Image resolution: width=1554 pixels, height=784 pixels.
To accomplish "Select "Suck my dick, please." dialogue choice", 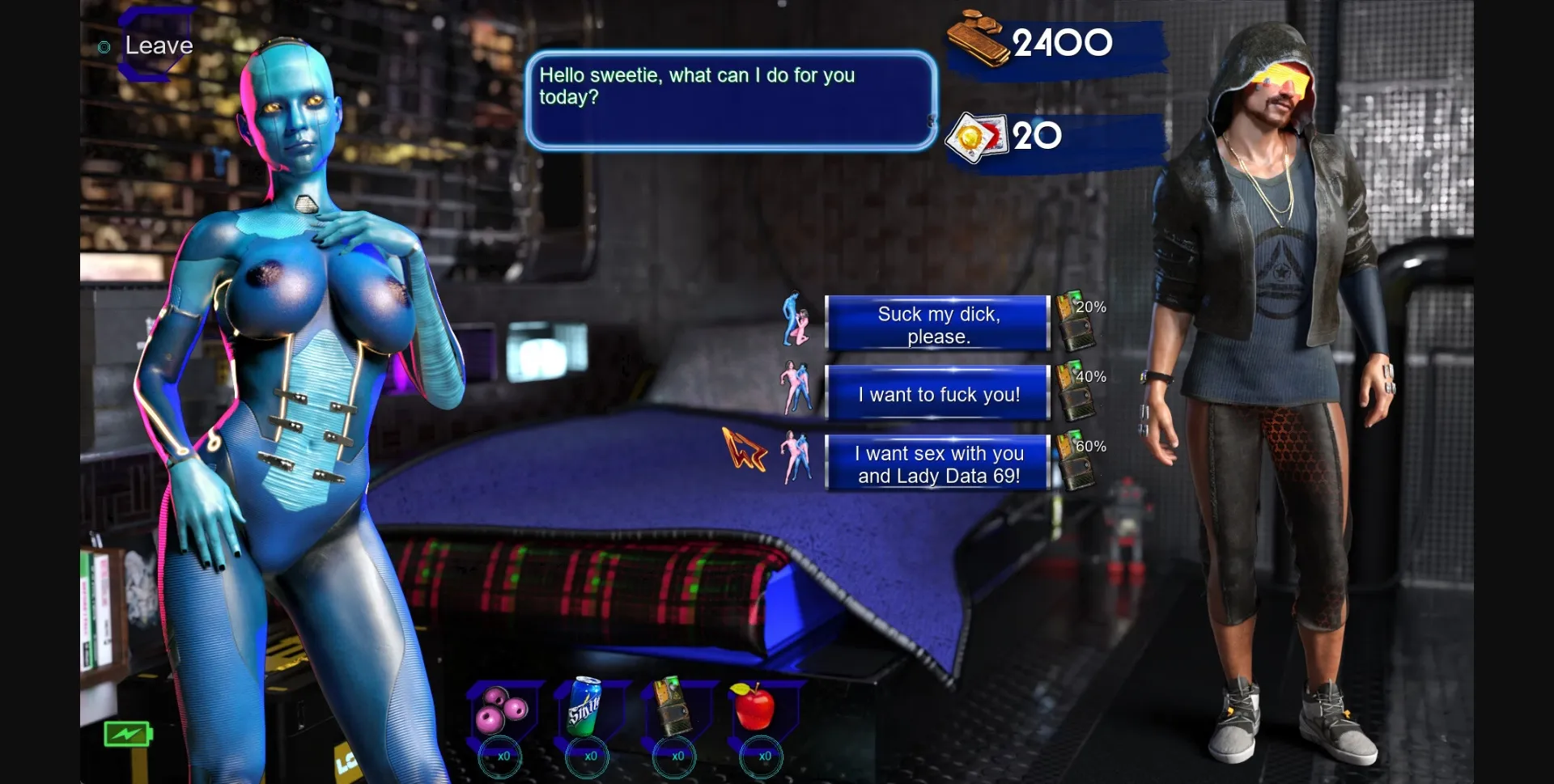I will point(938,324).
